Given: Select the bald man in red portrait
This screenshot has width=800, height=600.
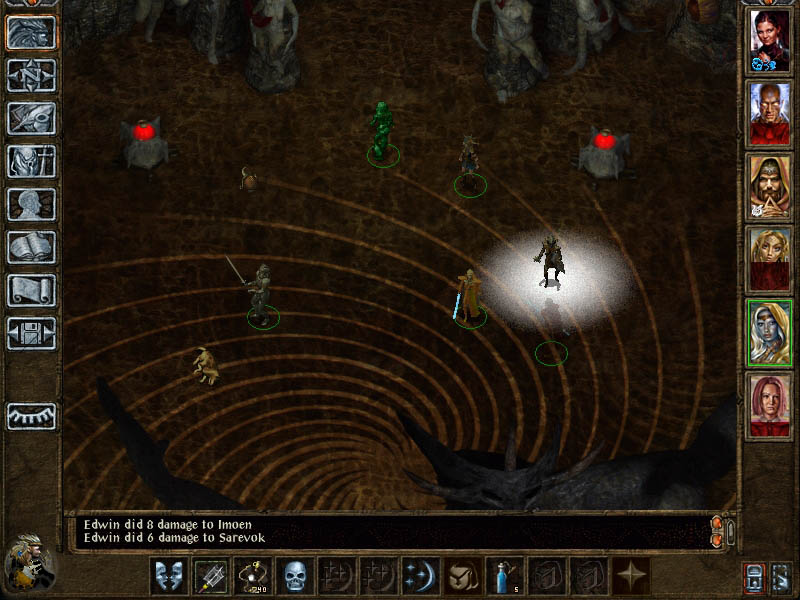Looking at the screenshot, I should 769,114.
